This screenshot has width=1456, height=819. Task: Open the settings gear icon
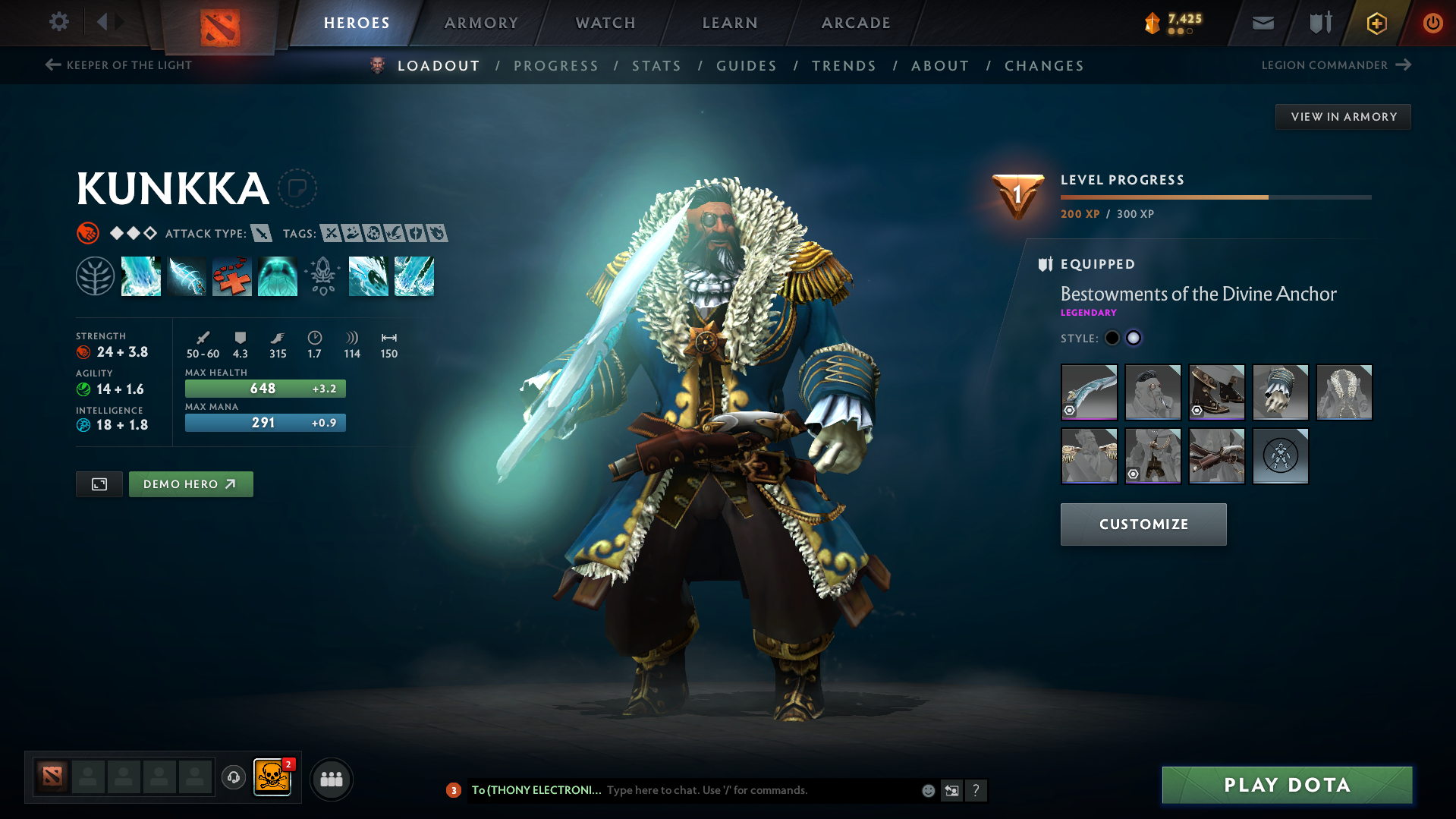(58, 22)
